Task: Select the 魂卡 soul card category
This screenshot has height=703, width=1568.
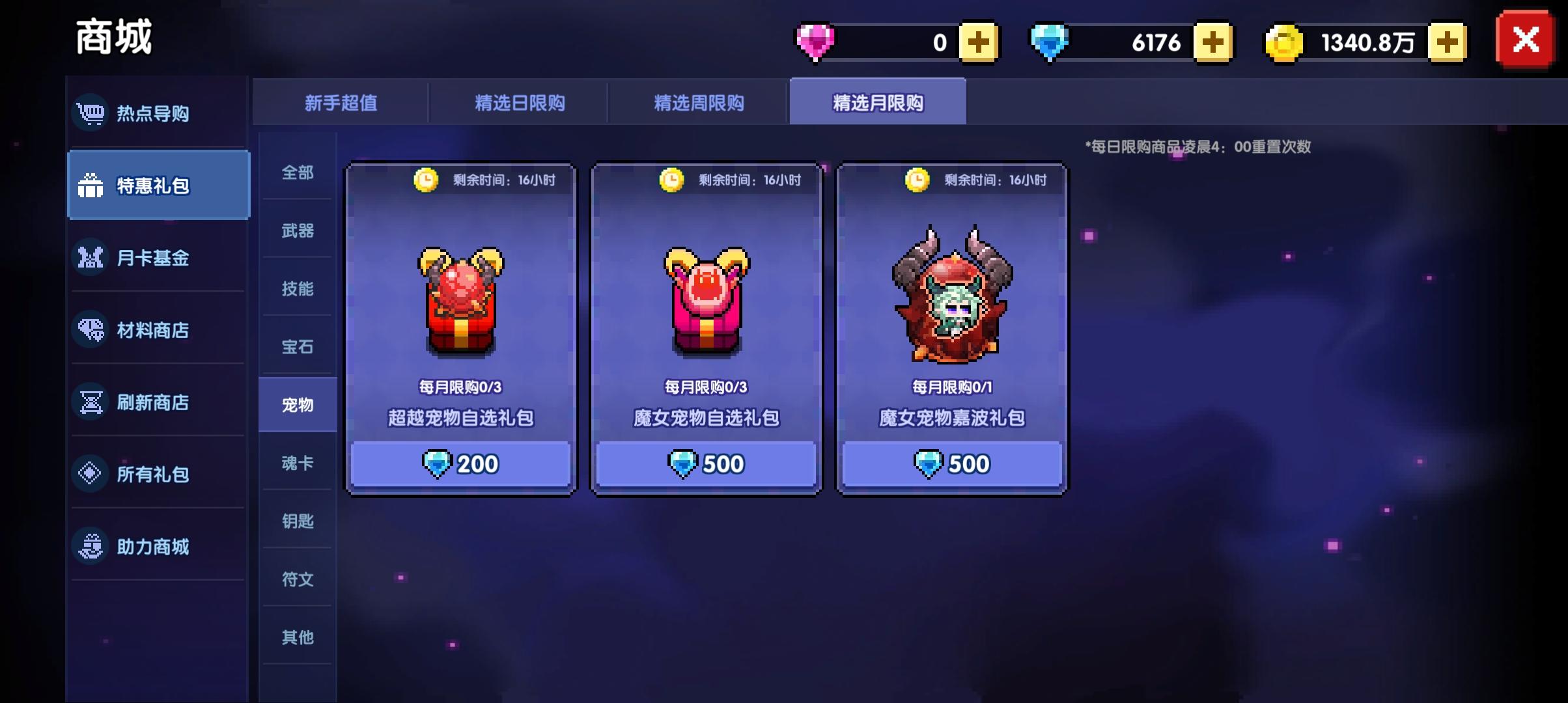Action: (x=298, y=463)
